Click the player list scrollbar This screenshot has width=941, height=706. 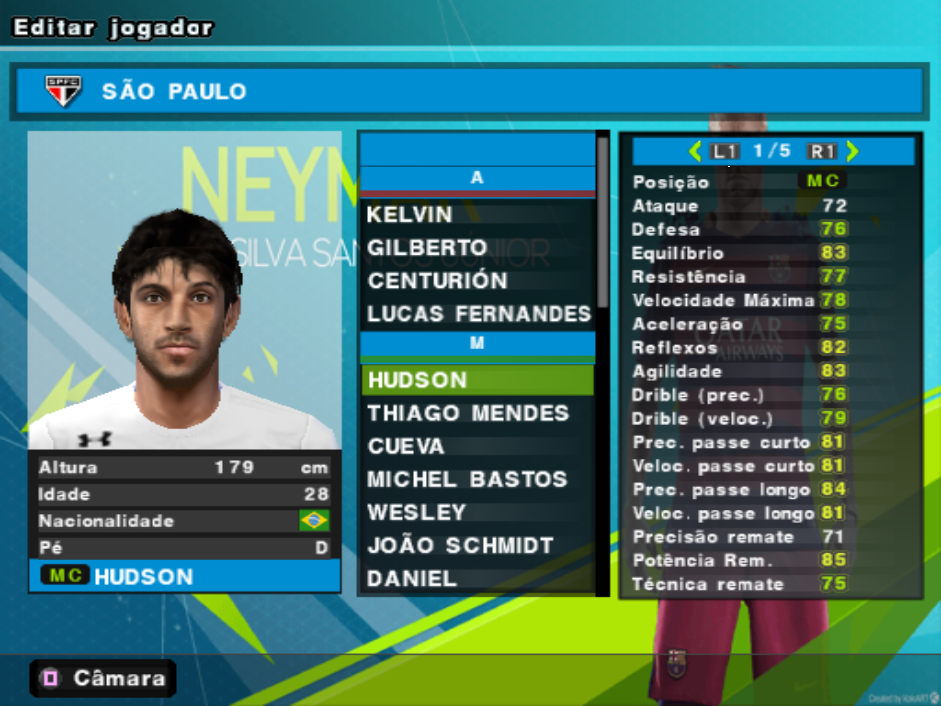pos(602,220)
